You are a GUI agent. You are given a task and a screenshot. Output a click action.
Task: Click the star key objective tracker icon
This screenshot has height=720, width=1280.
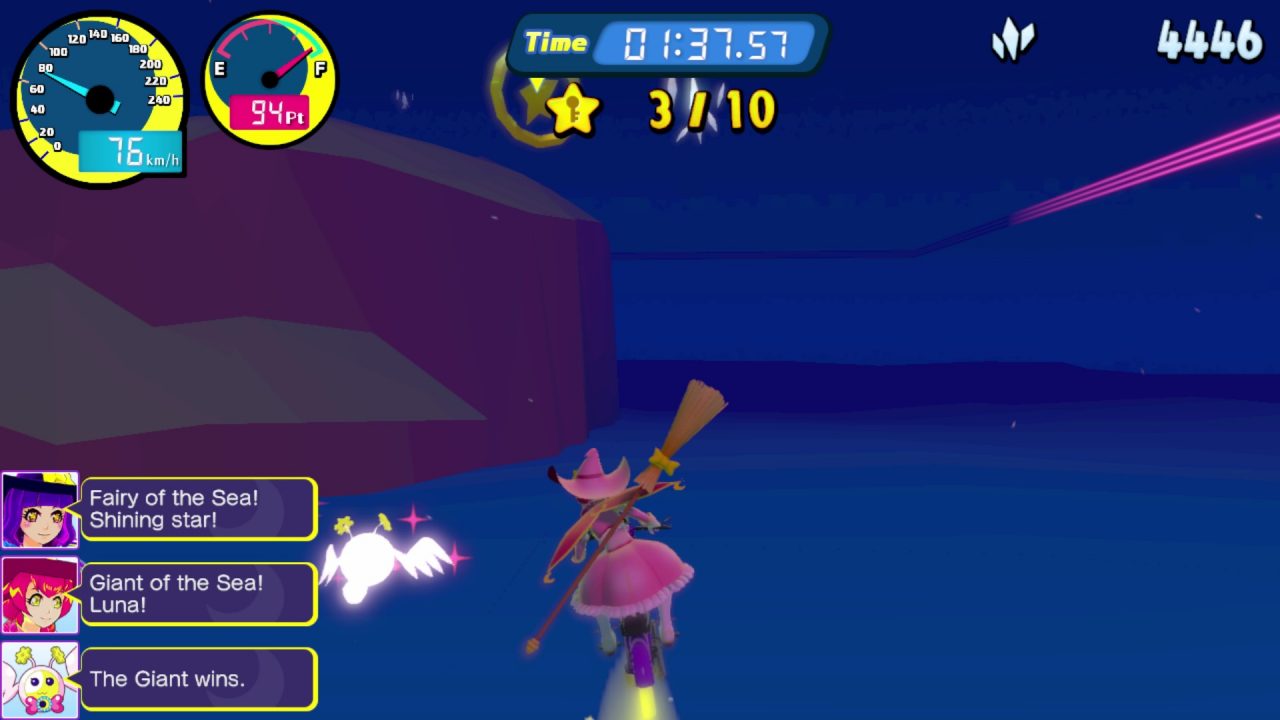(x=573, y=109)
